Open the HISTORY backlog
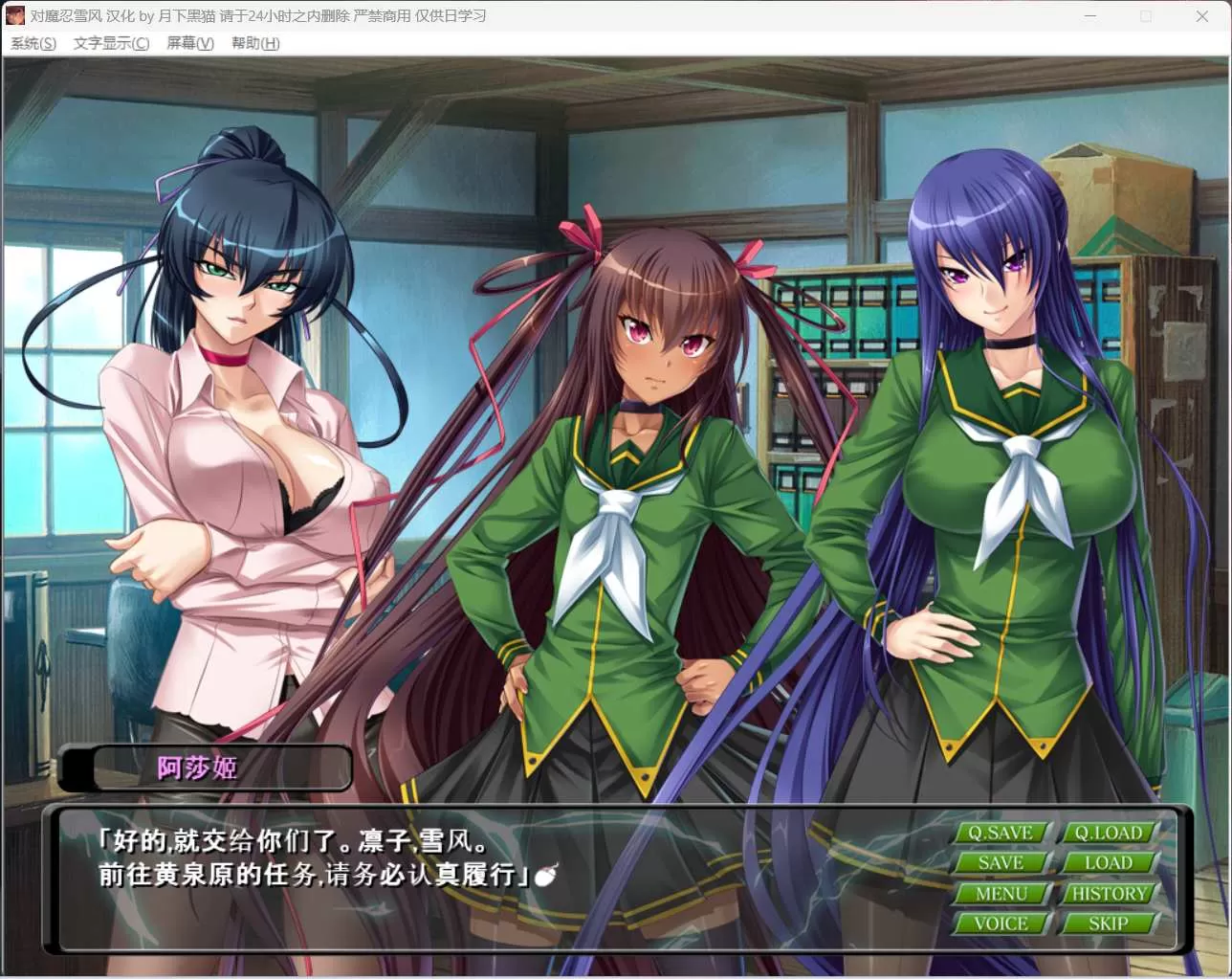The height and width of the screenshot is (979, 1232). 1108,893
